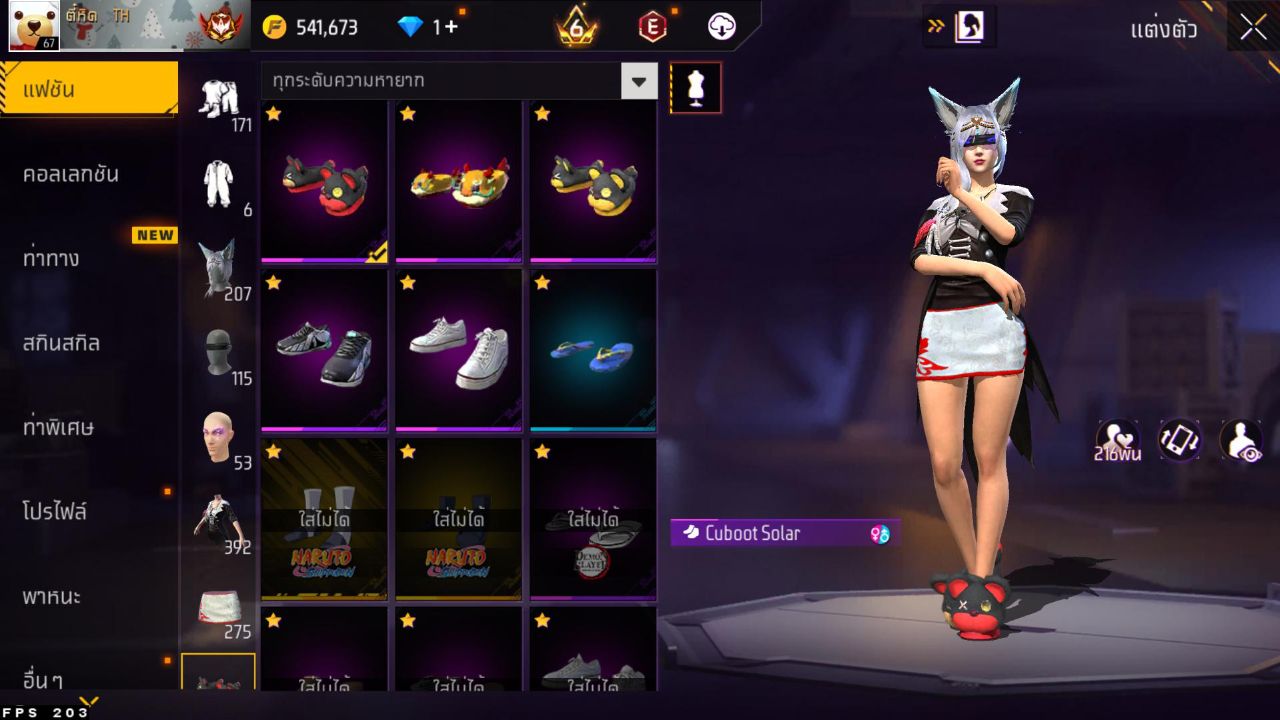Tap the rotate device icon beside the character

pyautogui.click(x=1177, y=440)
